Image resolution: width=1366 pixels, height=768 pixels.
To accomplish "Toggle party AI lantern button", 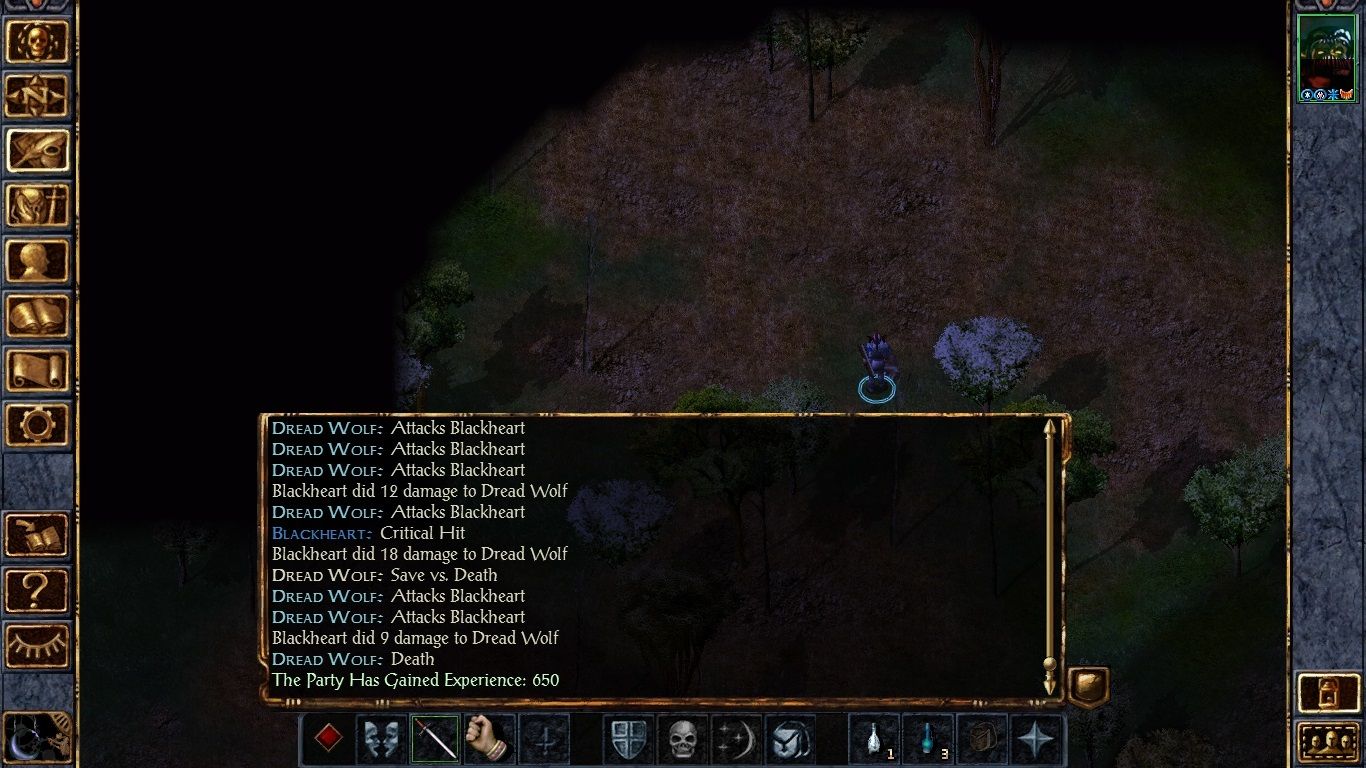I will (1326, 692).
